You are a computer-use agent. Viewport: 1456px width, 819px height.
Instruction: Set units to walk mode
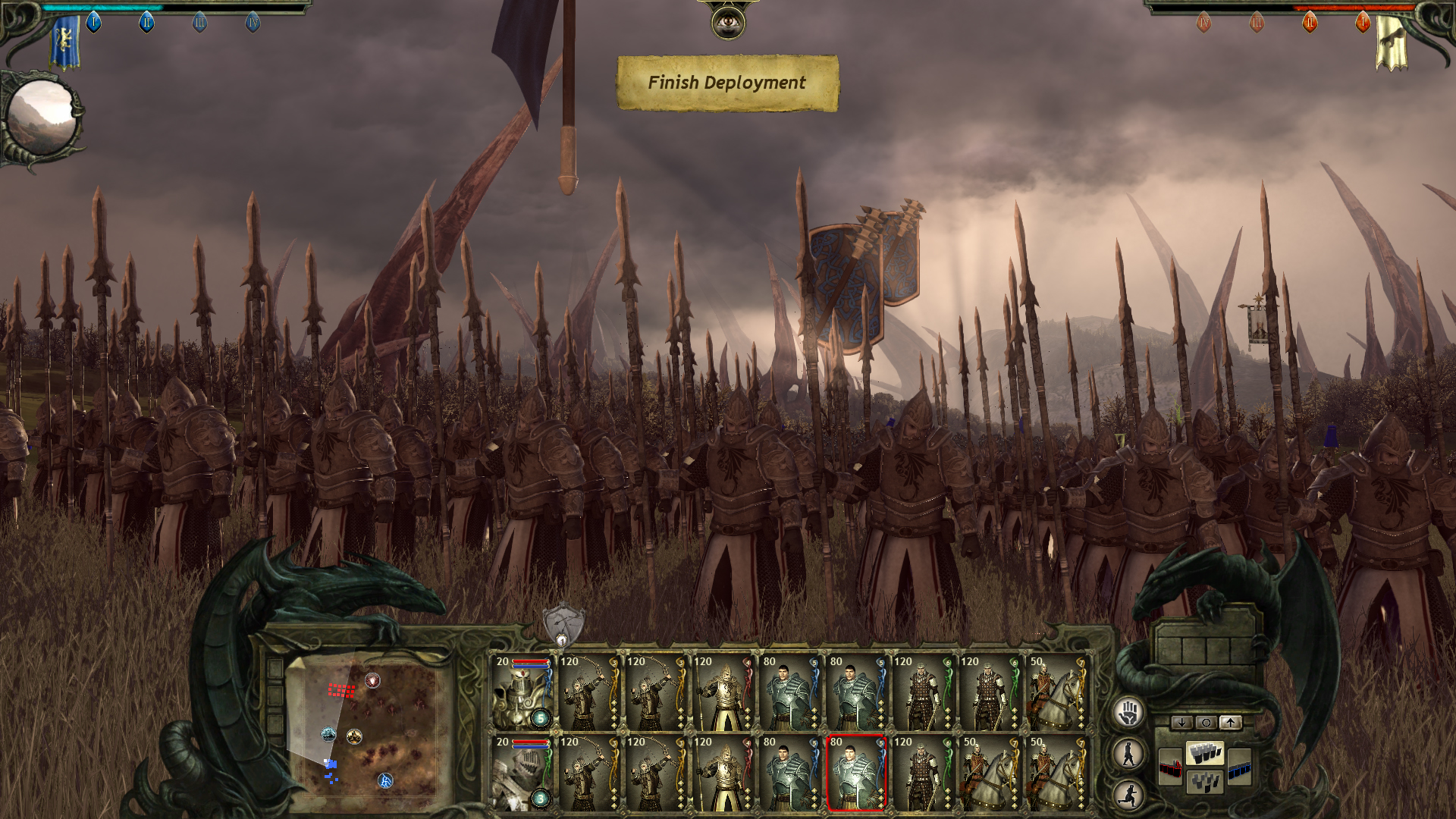coord(1128,754)
